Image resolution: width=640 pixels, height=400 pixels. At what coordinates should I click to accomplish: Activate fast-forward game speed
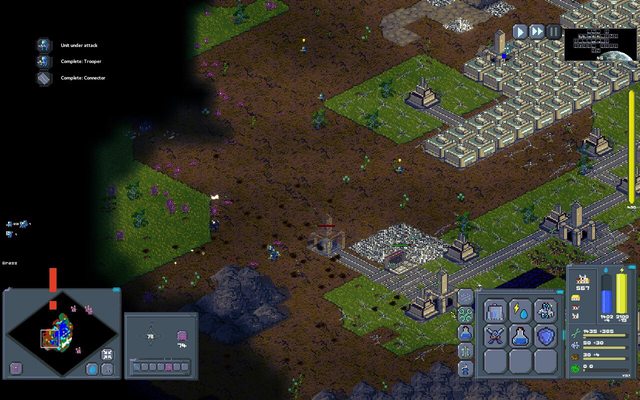point(537,32)
